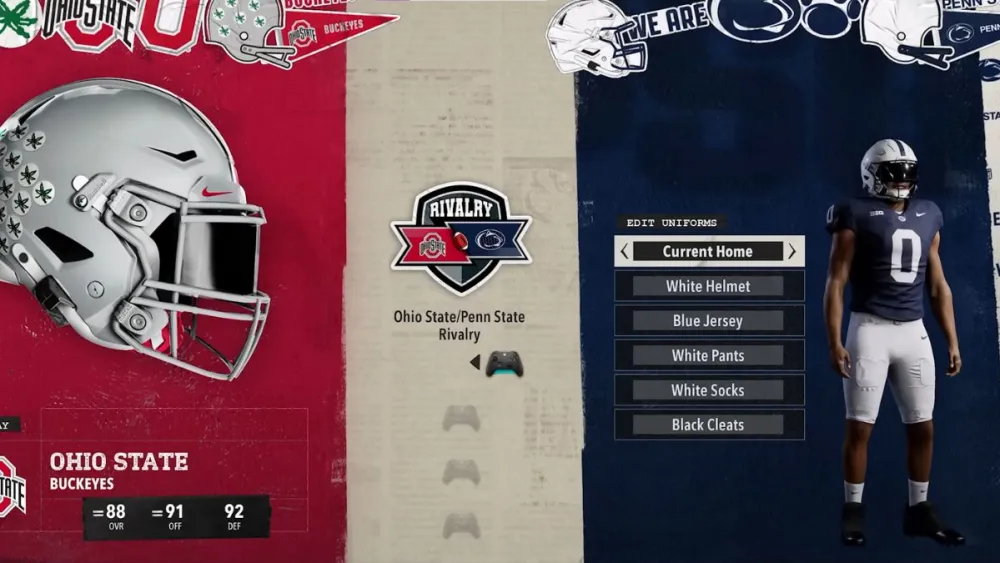Choose the White Socks option

(708, 390)
